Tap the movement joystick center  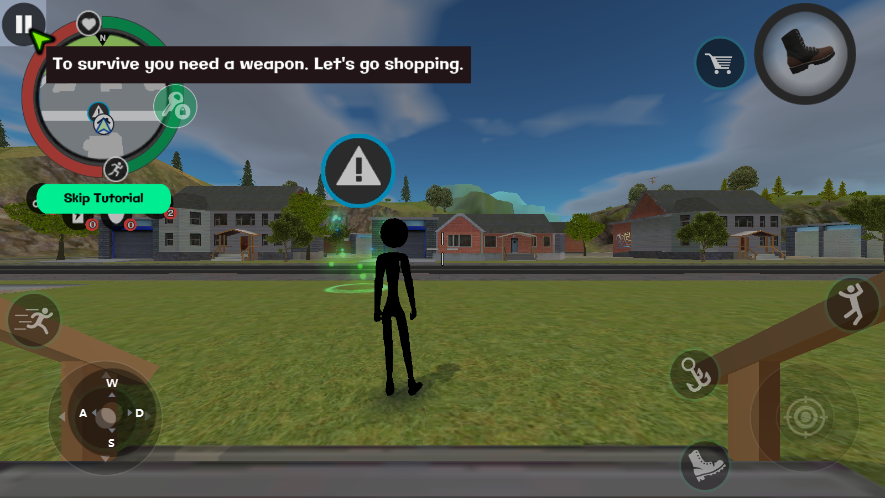(107, 414)
